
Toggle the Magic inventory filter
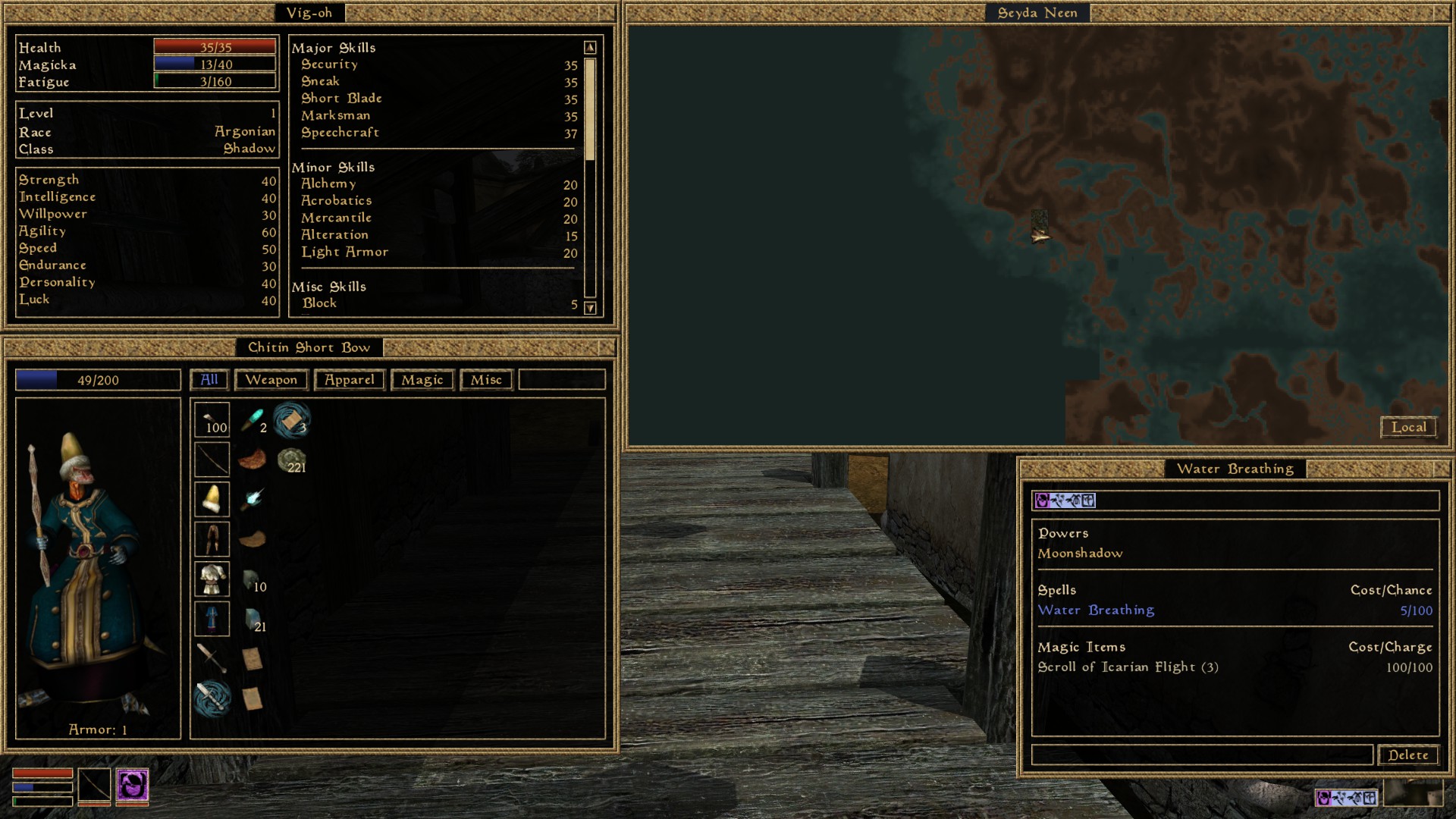(422, 379)
